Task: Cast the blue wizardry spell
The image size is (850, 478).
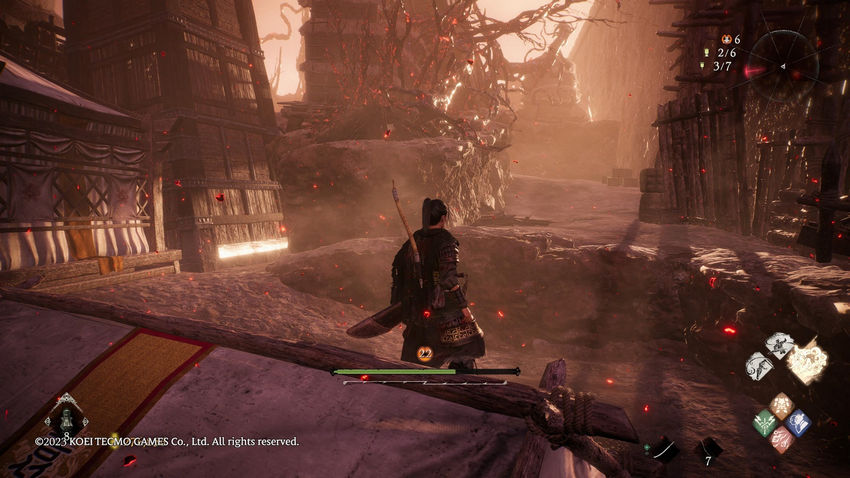Action: (797, 422)
